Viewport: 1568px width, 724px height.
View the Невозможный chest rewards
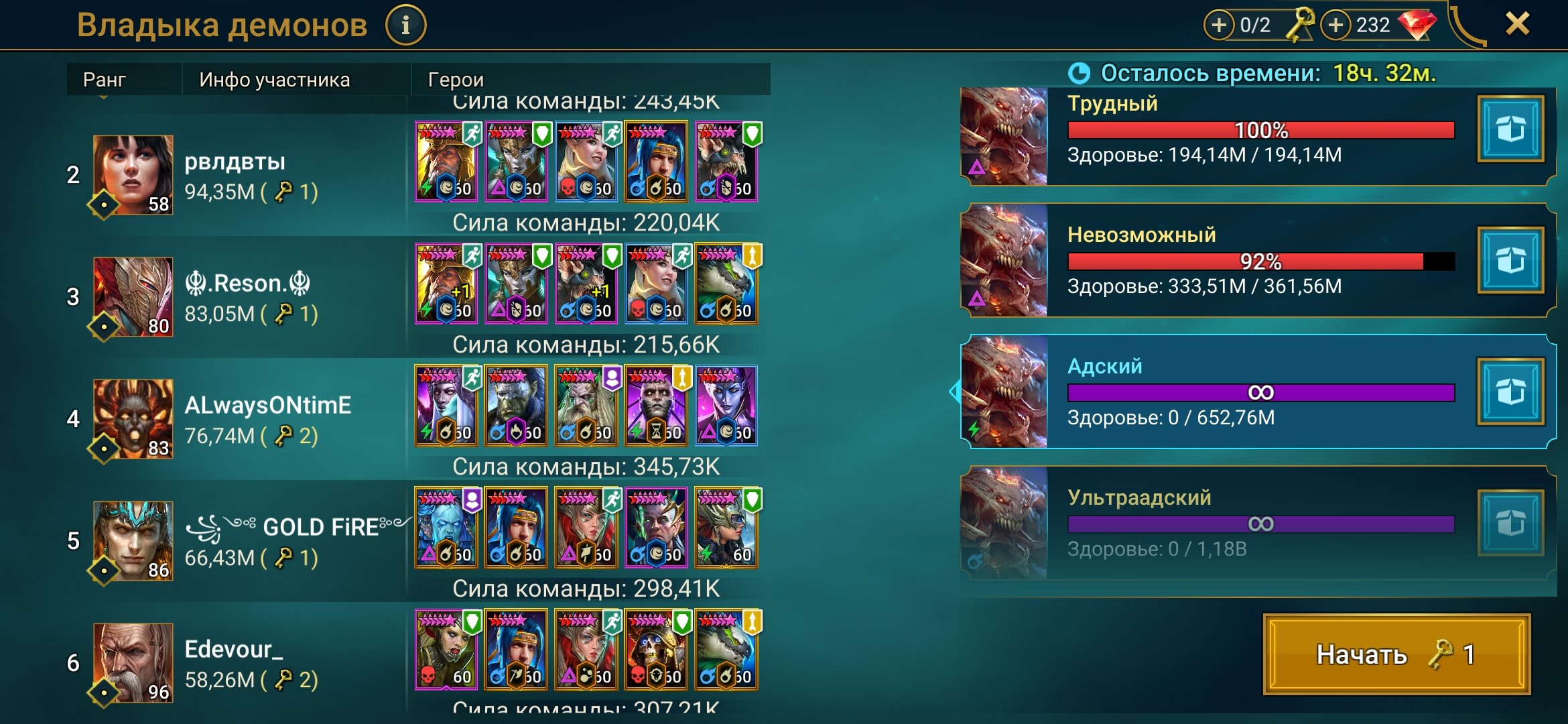pyautogui.click(x=1510, y=260)
